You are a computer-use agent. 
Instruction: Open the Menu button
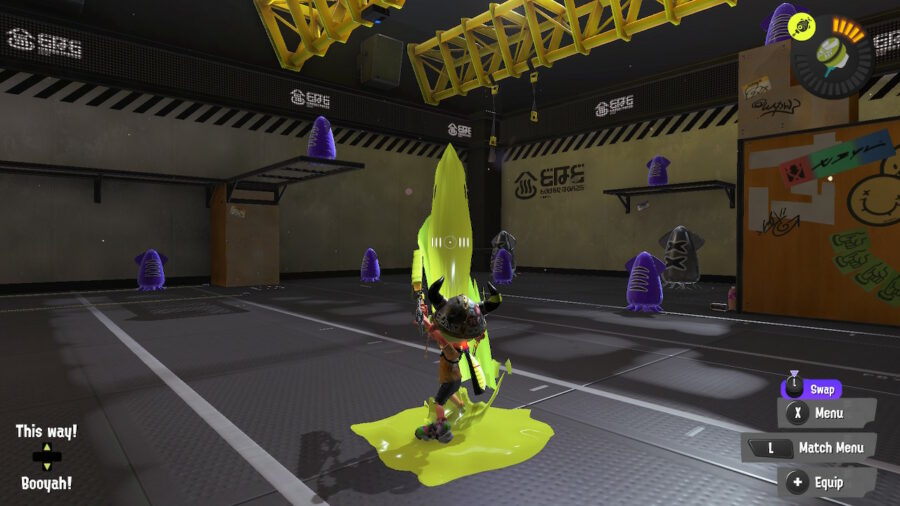pyautogui.click(x=826, y=413)
